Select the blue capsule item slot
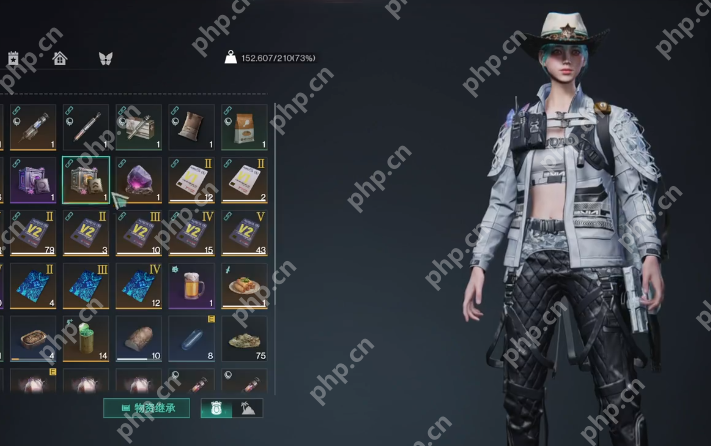 191,337
